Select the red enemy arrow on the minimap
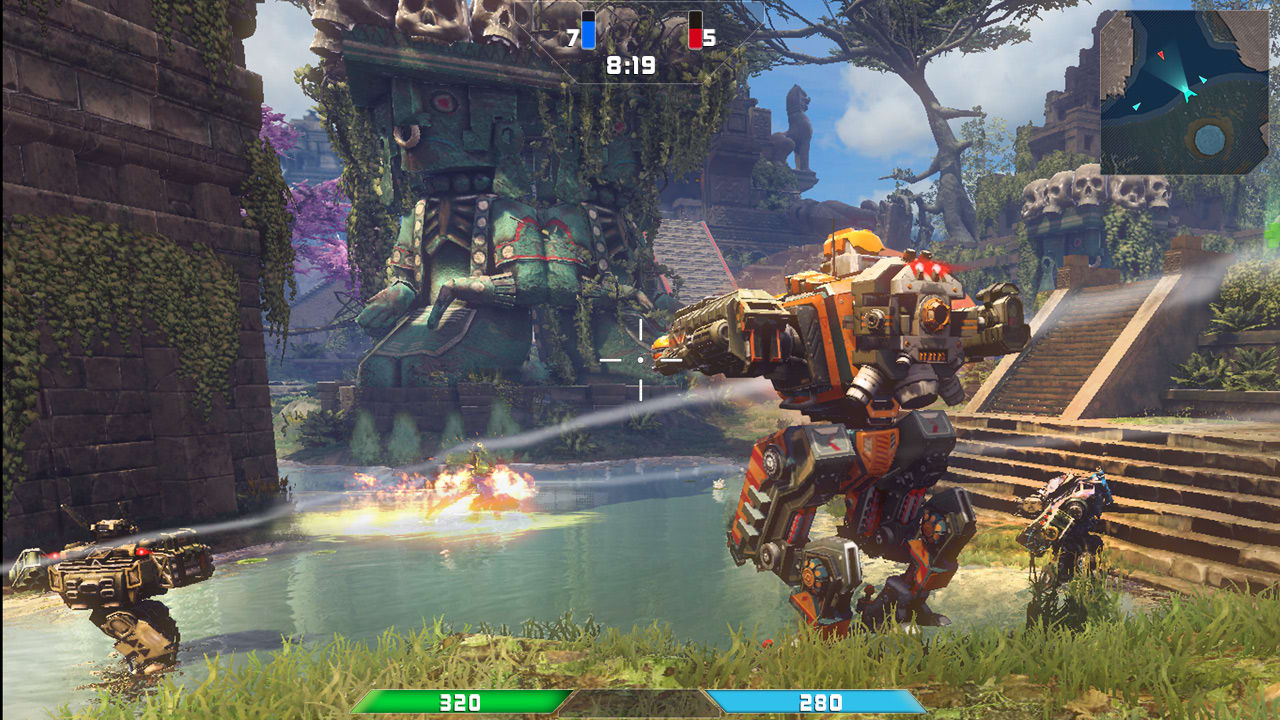Screen dimensions: 1280x720 1161,55
